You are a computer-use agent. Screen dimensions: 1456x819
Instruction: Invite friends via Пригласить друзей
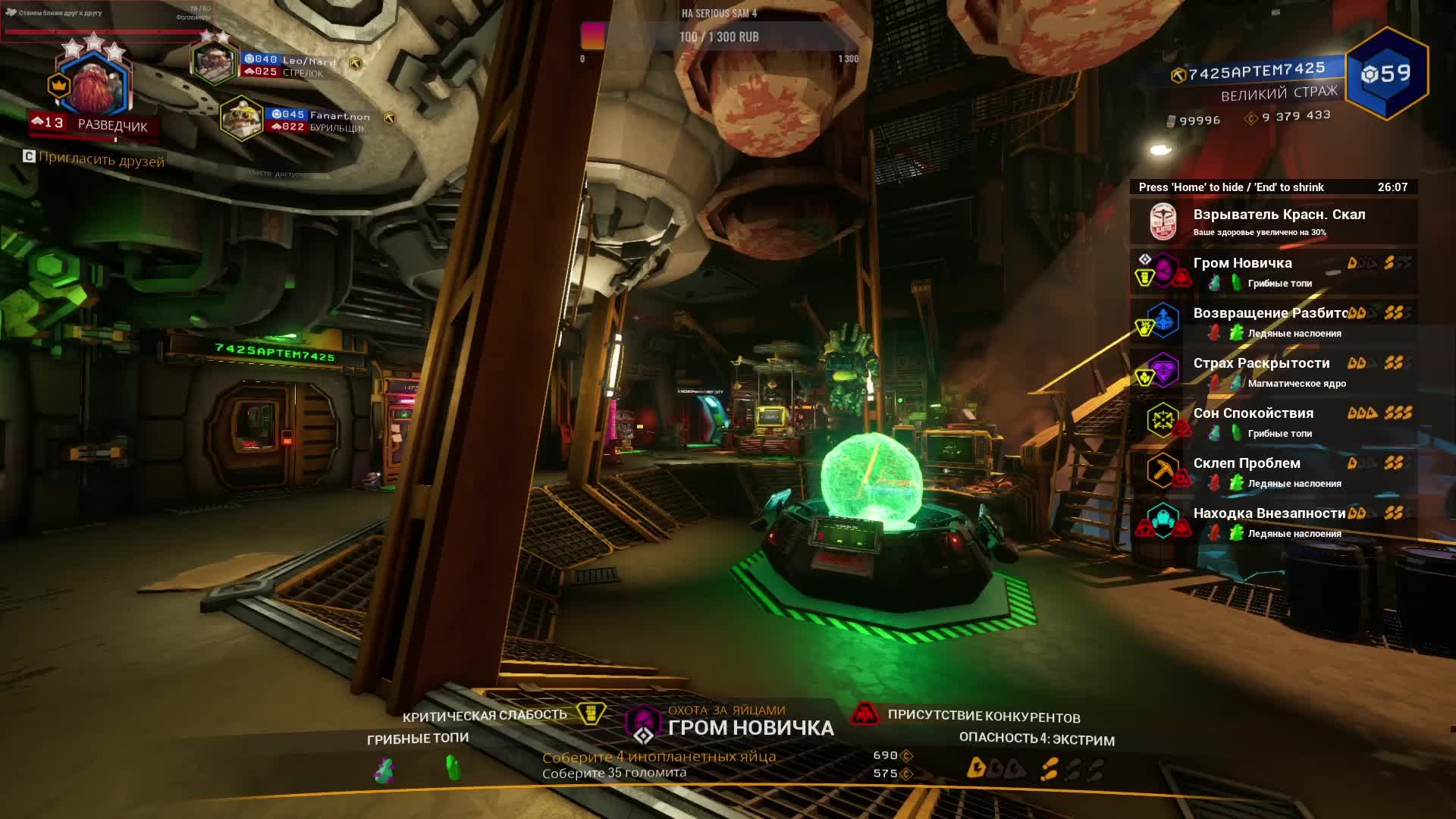(101, 160)
